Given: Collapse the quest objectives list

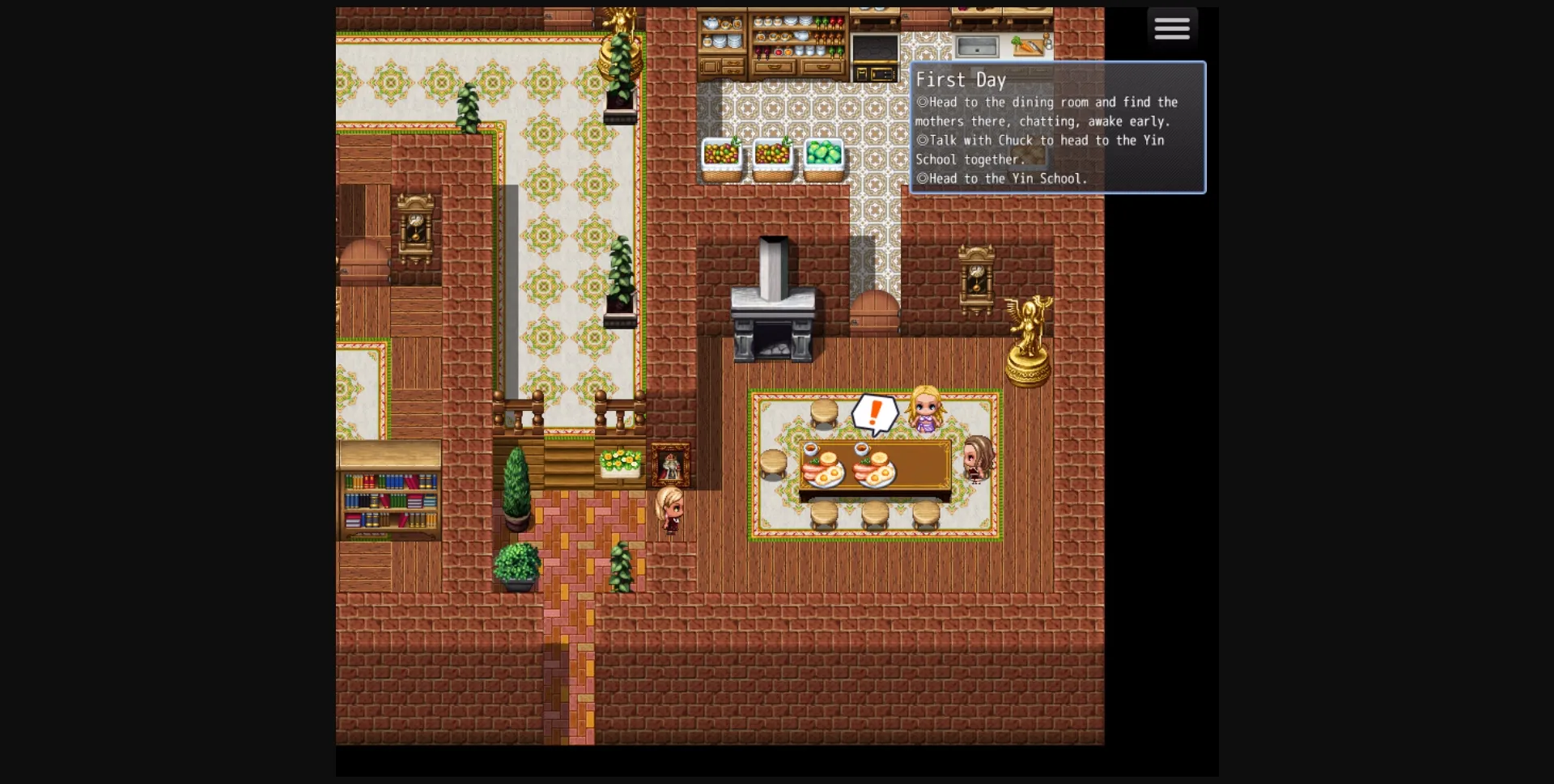Looking at the screenshot, I should (960, 80).
